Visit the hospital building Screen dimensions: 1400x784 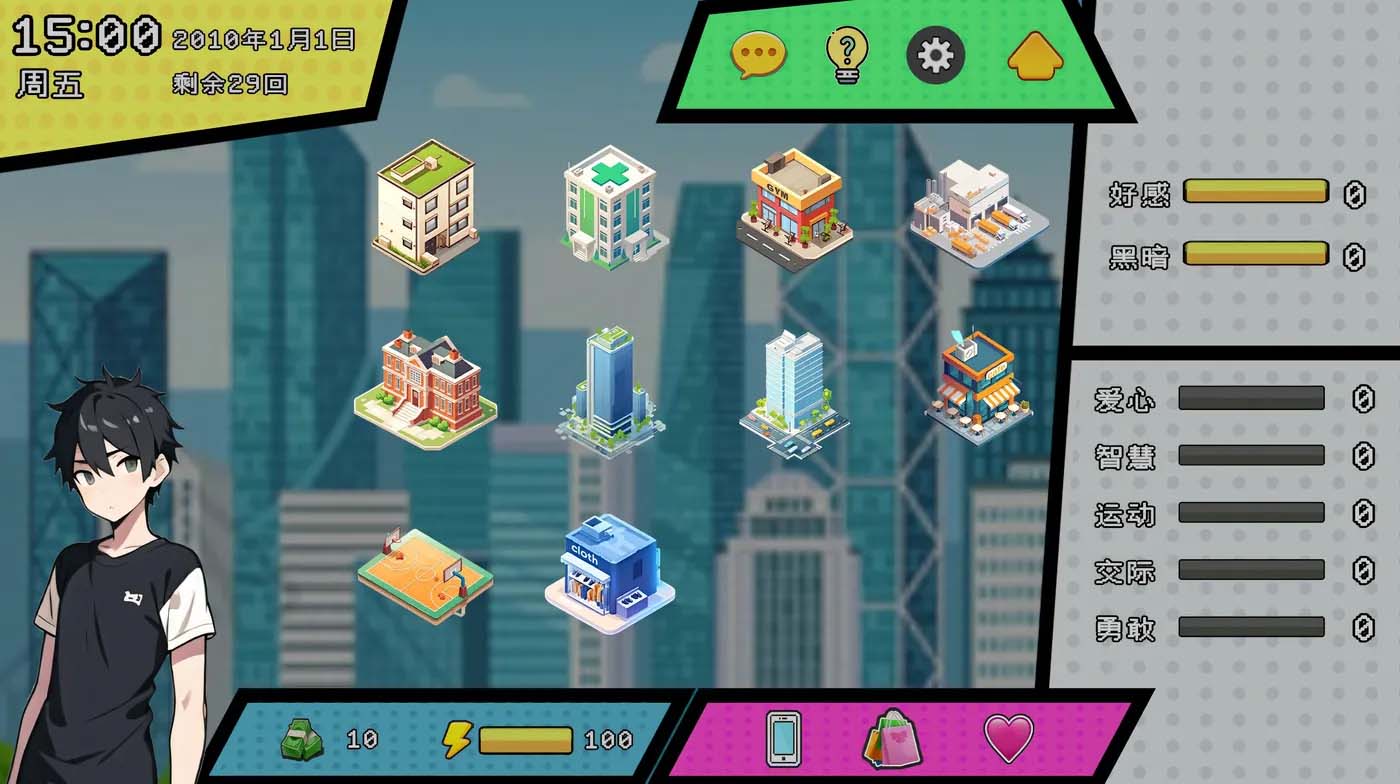point(610,210)
